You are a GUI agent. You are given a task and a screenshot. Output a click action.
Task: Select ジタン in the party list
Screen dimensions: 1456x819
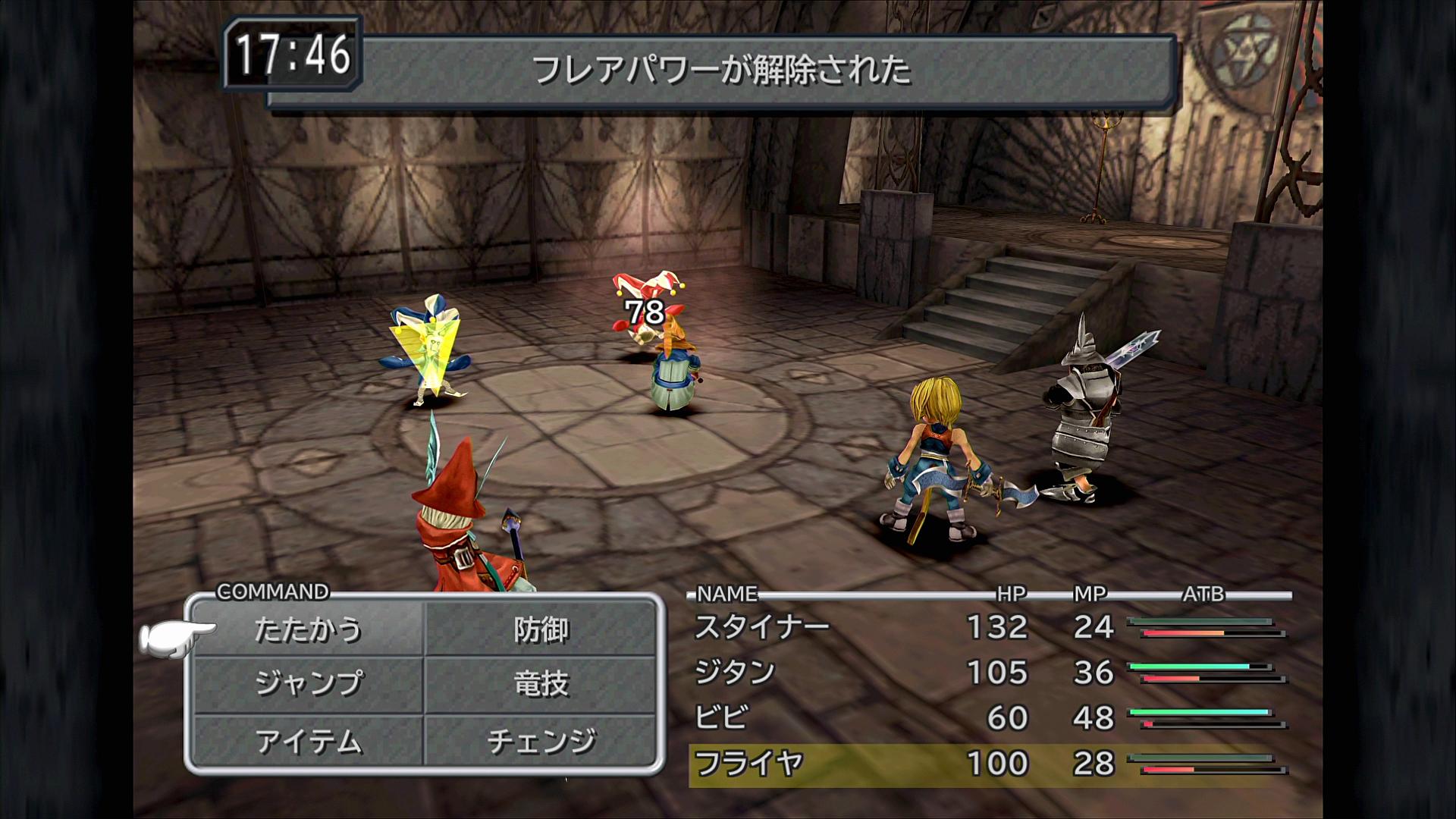[x=735, y=673]
